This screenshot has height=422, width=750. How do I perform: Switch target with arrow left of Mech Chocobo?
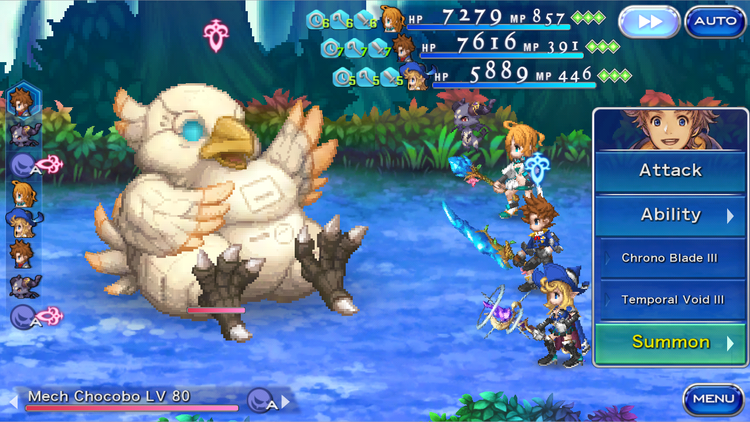pos(15,401)
